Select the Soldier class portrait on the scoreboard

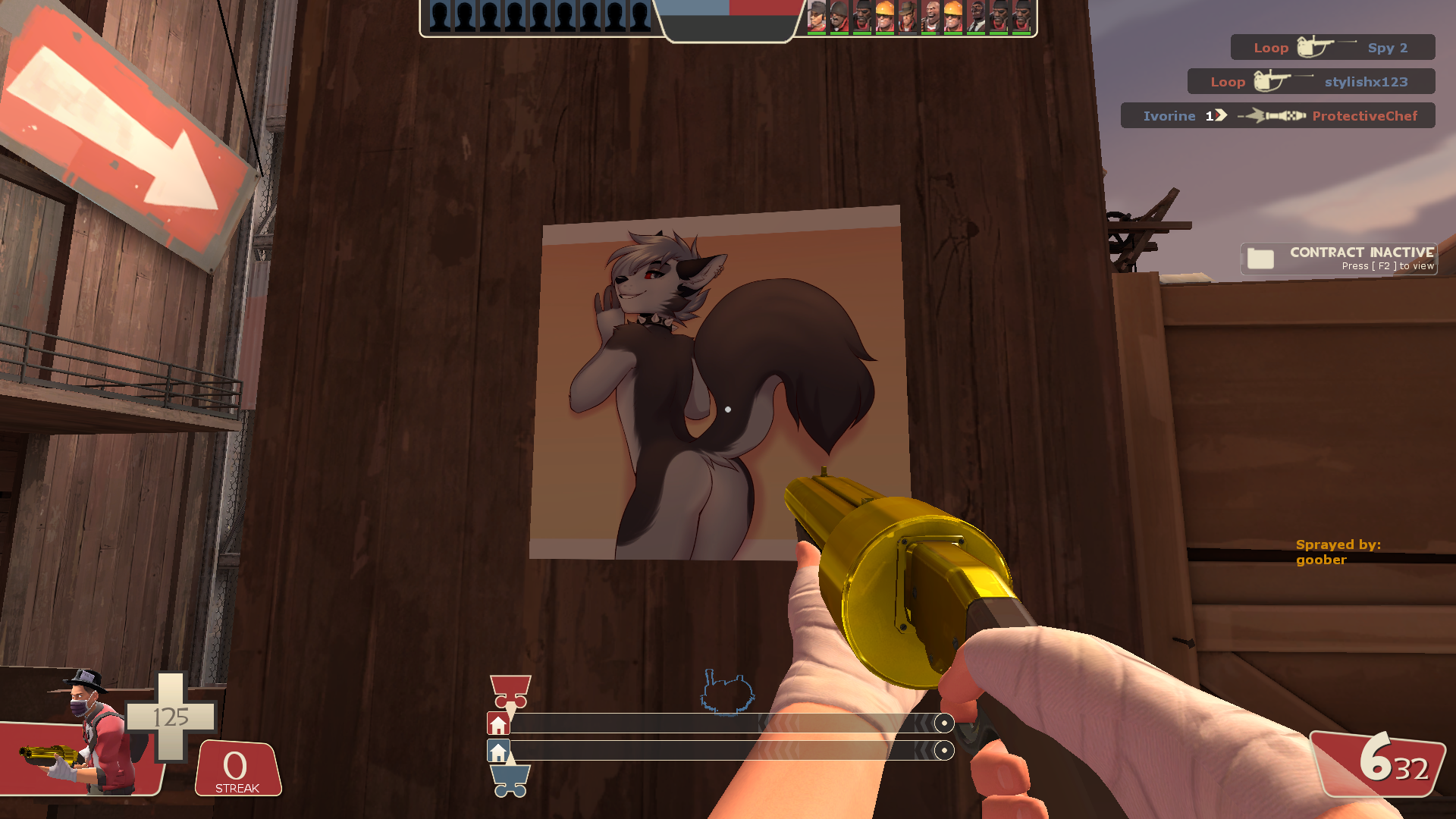coord(839,16)
